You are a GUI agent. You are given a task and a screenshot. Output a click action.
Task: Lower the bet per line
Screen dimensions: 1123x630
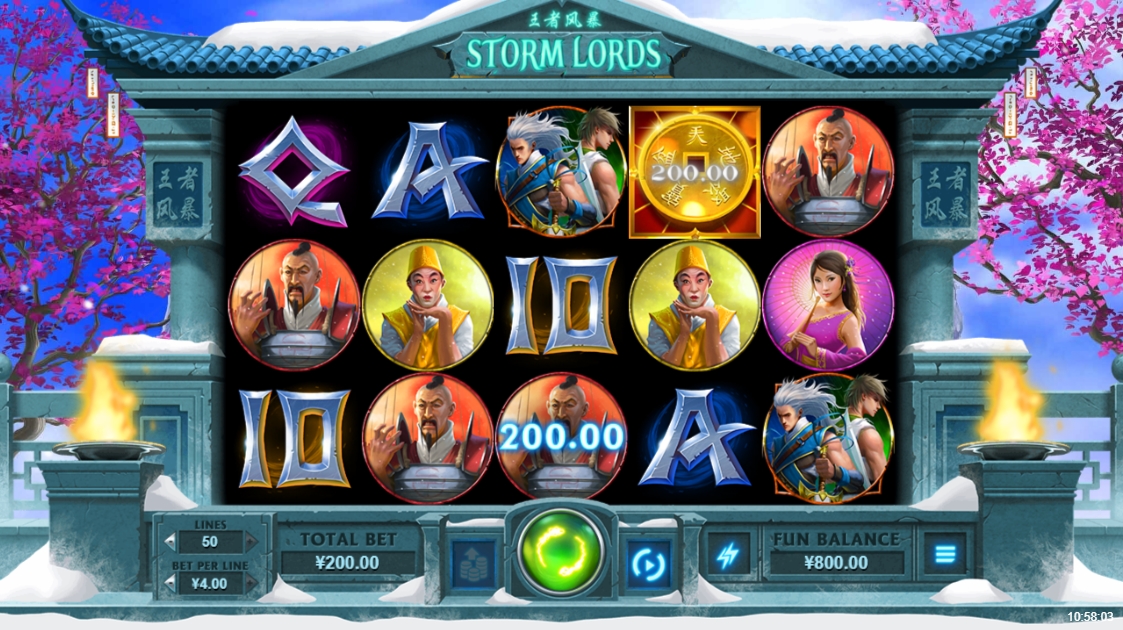pyautogui.click(x=170, y=581)
